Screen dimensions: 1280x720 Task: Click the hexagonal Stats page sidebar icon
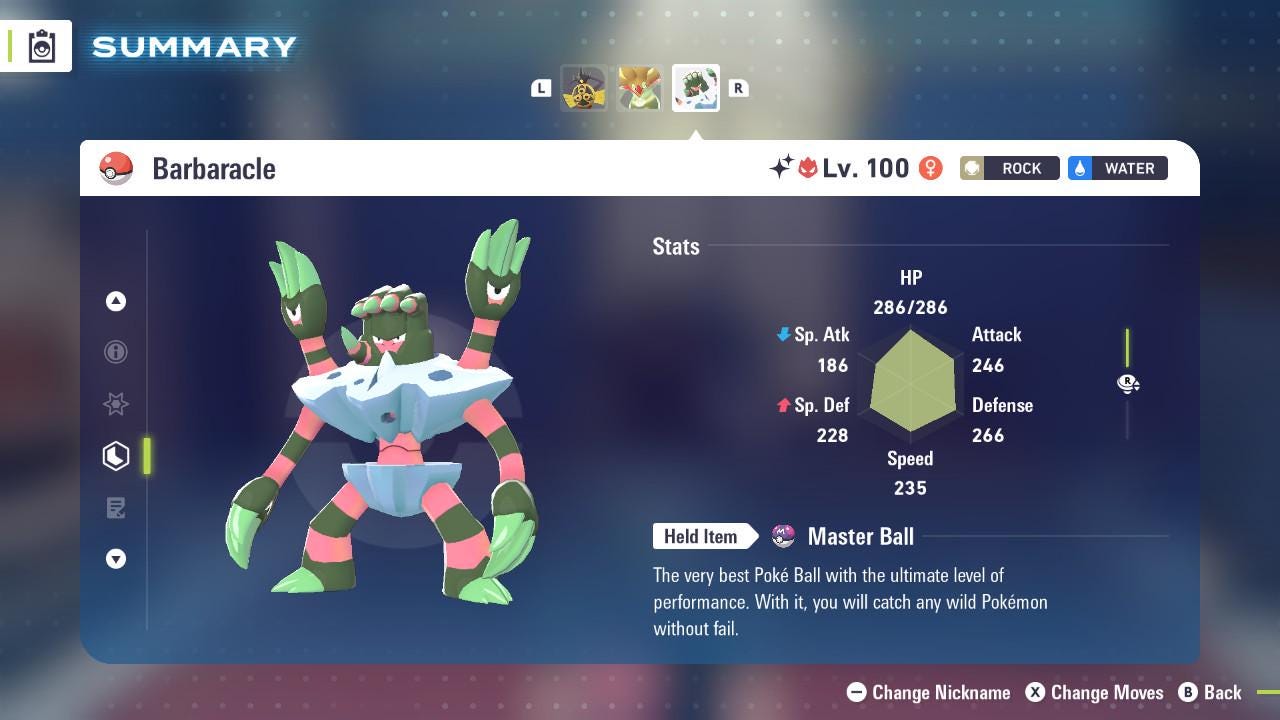tap(116, 456)
